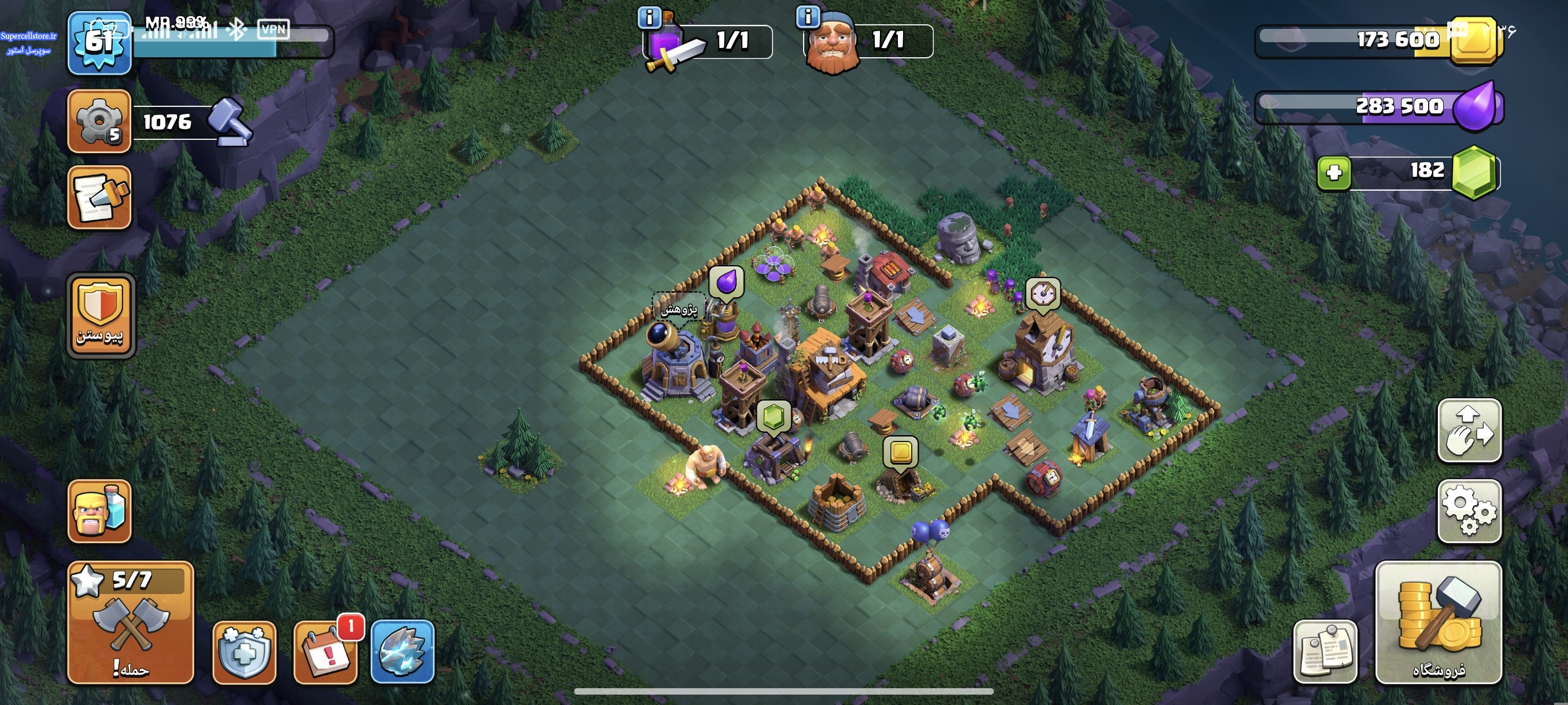Open the gear button with number 5

[99, 121]
